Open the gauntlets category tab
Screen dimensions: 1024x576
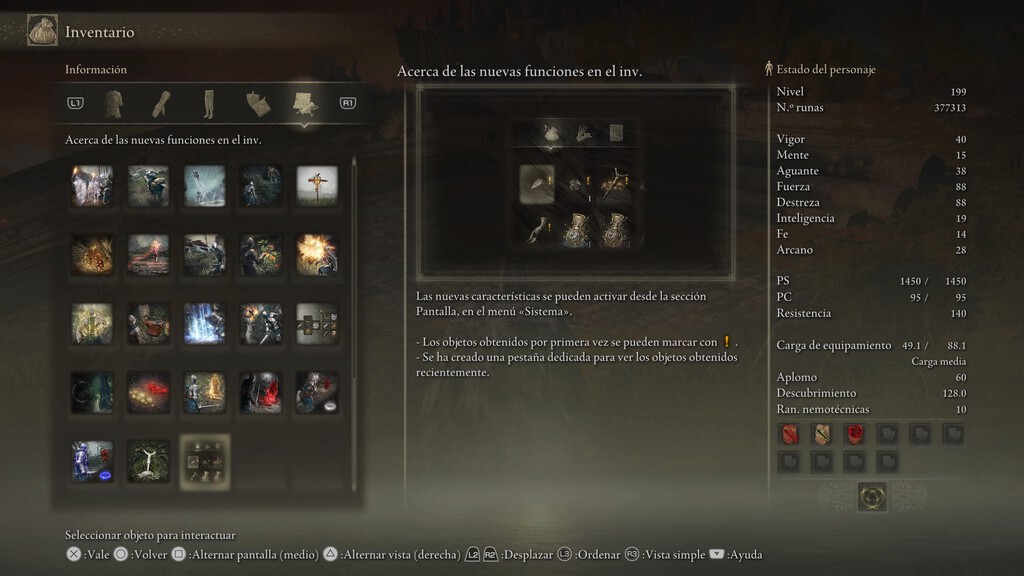(x=161, y=103)
